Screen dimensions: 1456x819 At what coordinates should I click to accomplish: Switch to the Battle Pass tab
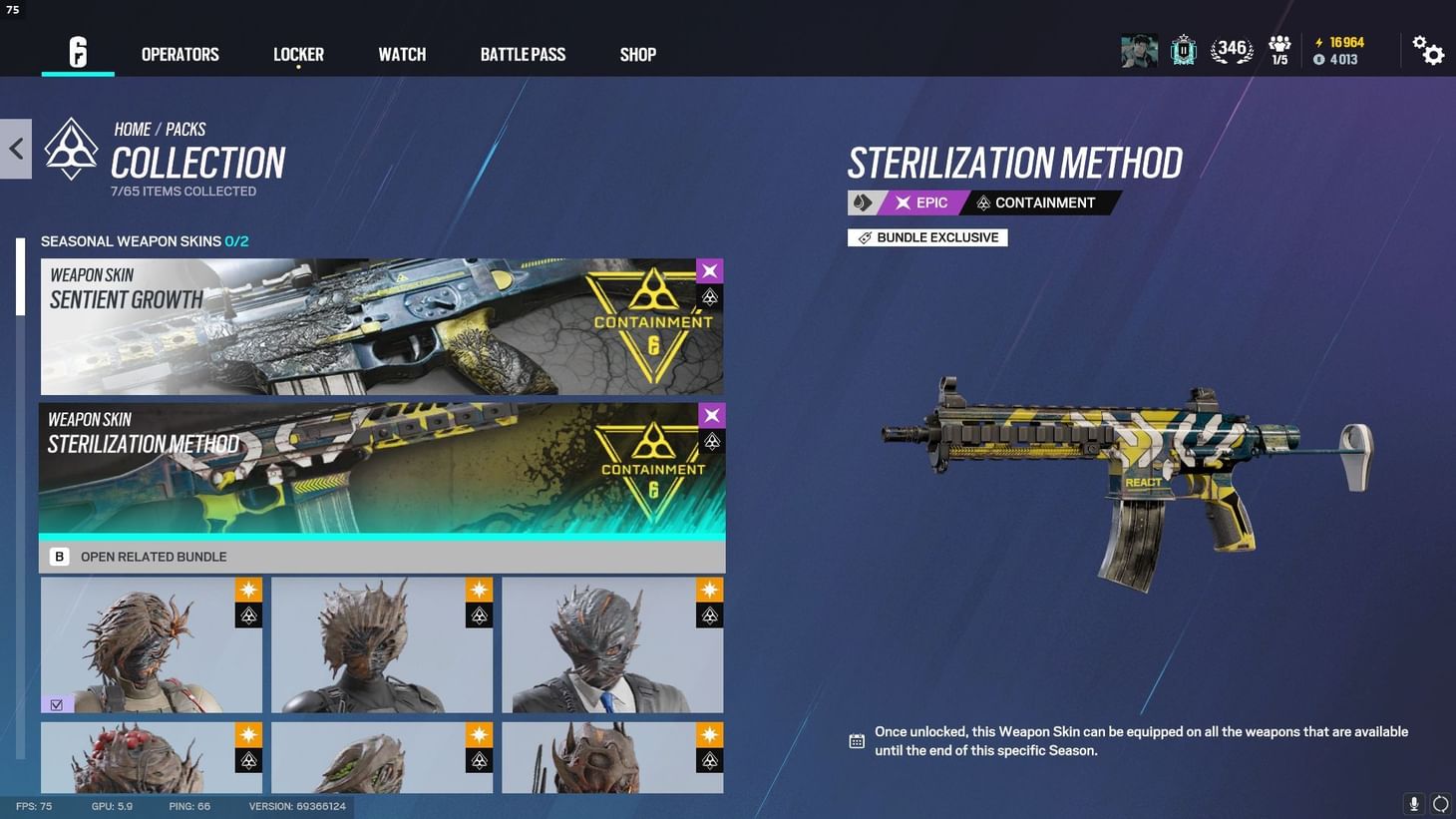point(523,55)
